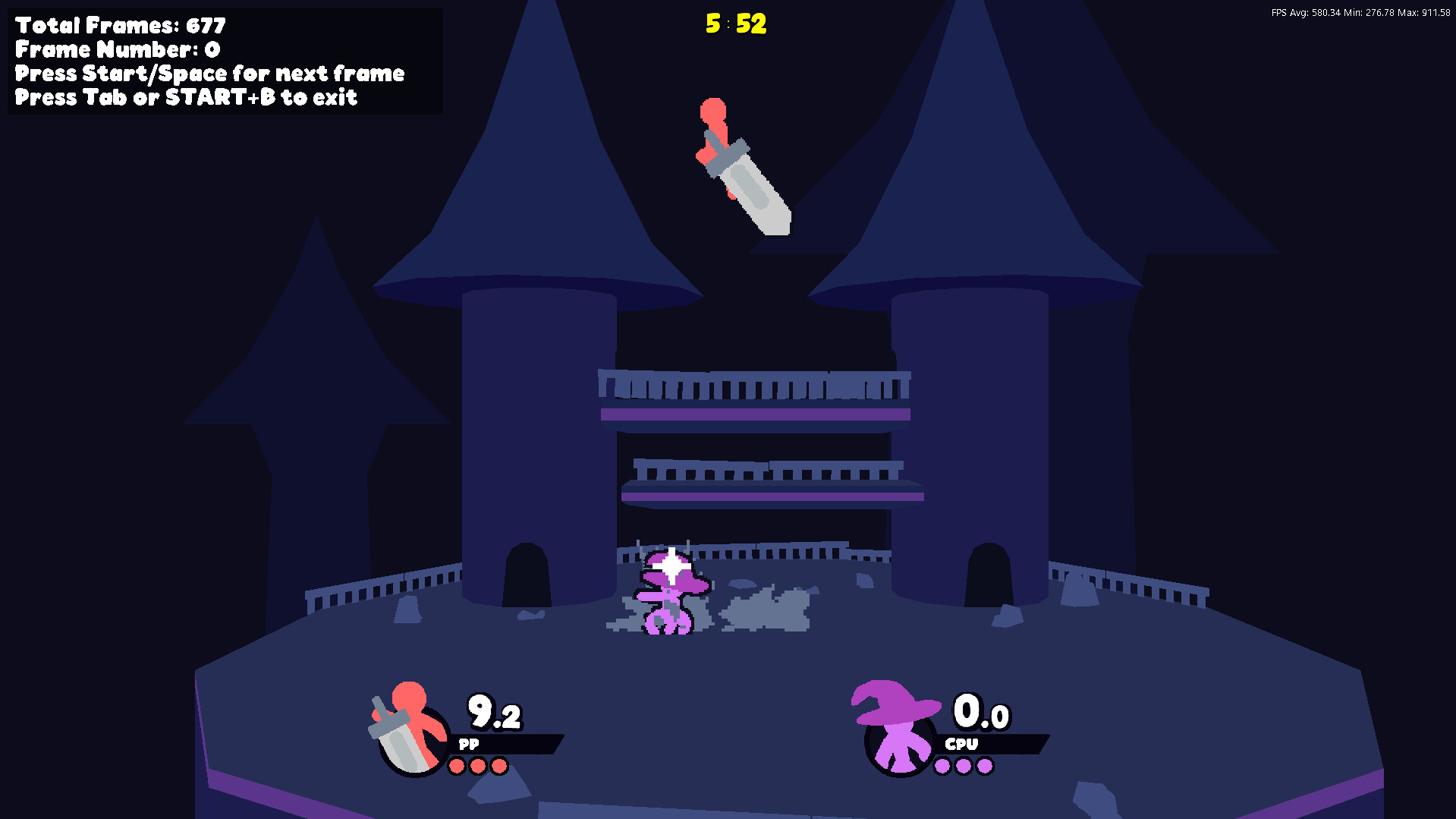
Task: Select the CPU name tag label
Action: click(x=962, y=745)
